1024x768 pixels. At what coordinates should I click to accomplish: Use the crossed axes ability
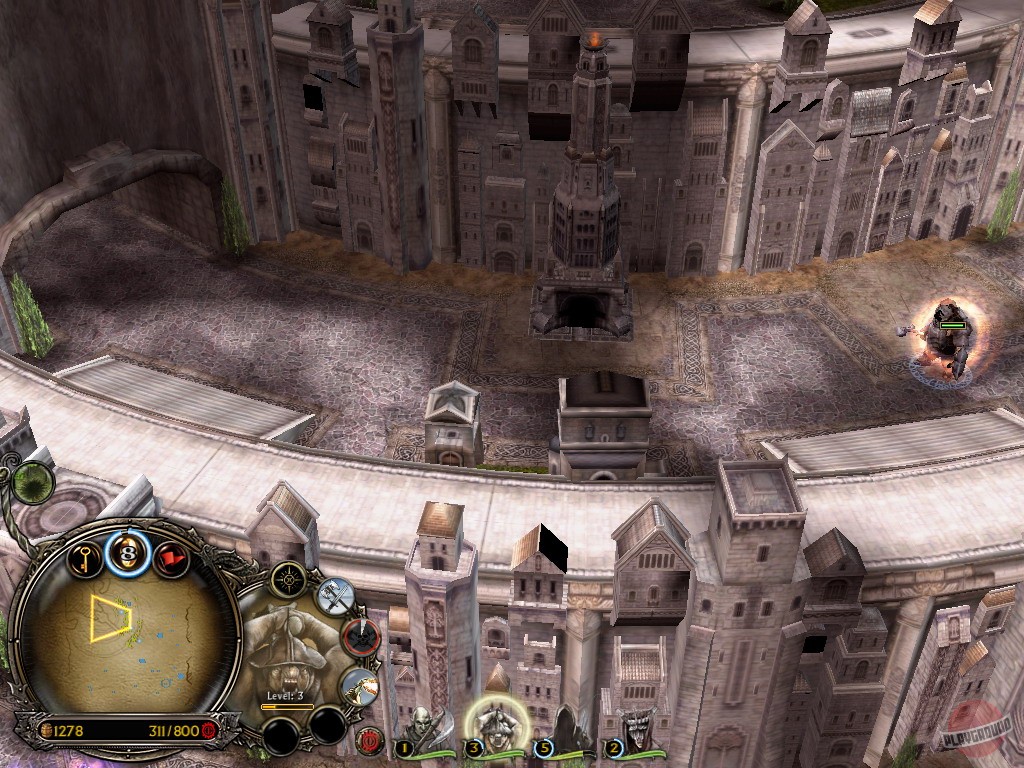click(337, 596)
